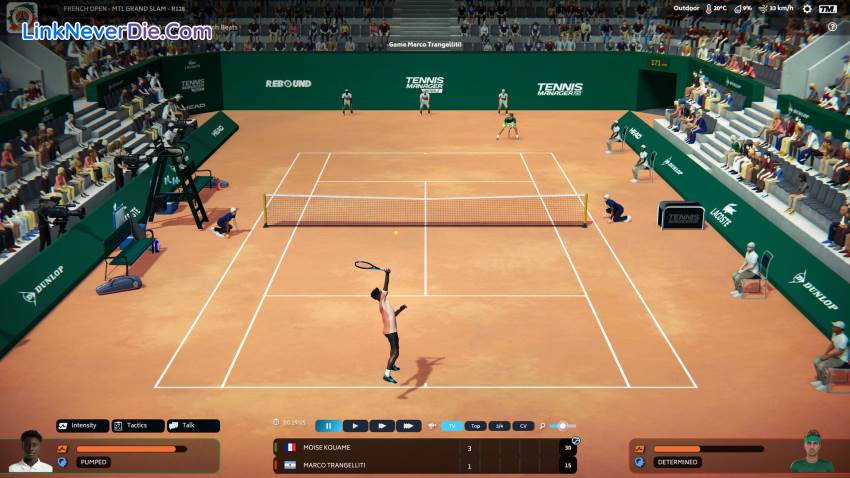850x478 pixels.
Task: Select Moise Kouame's player portrait
Action: pos(30,453)
